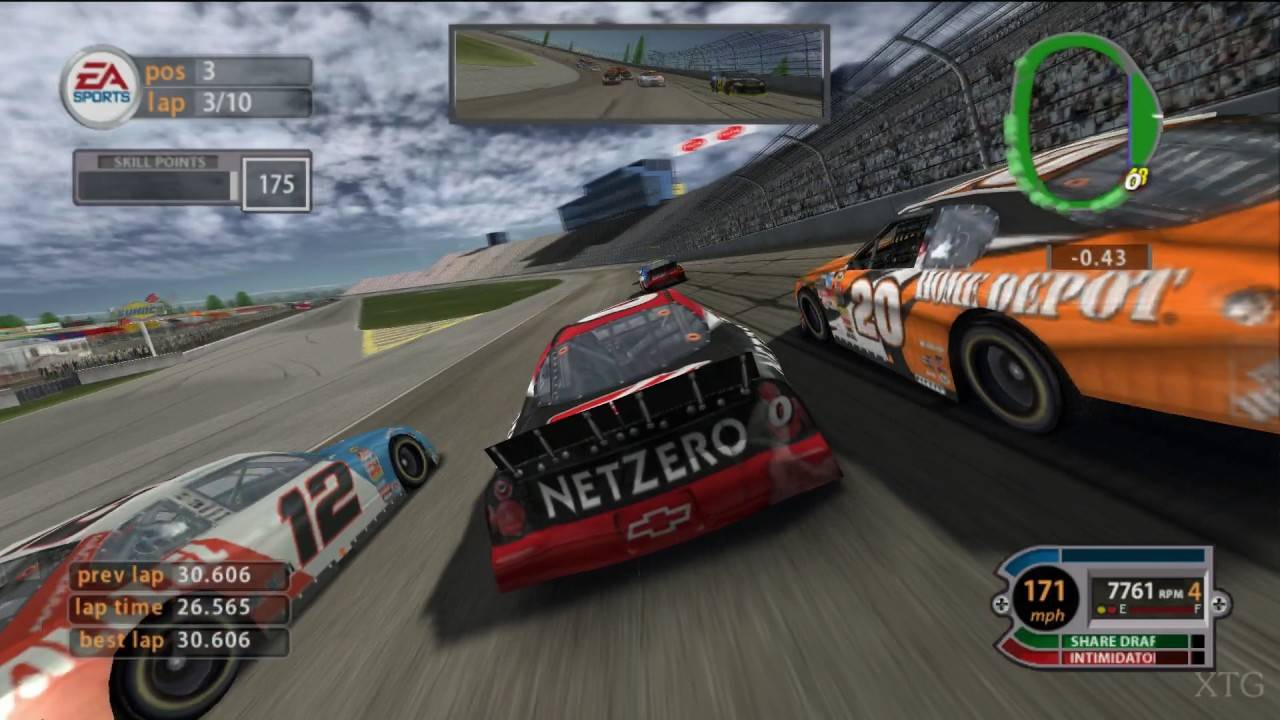Click the EA Sports logo badge
Viewport: 1280px width, 720px height.
coord(99,87)
